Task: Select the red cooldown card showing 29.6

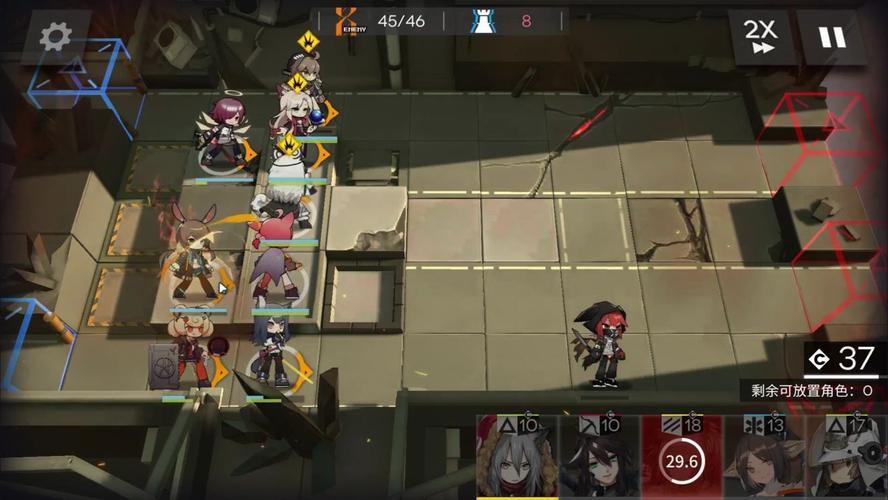Action: tap(680, 459)
